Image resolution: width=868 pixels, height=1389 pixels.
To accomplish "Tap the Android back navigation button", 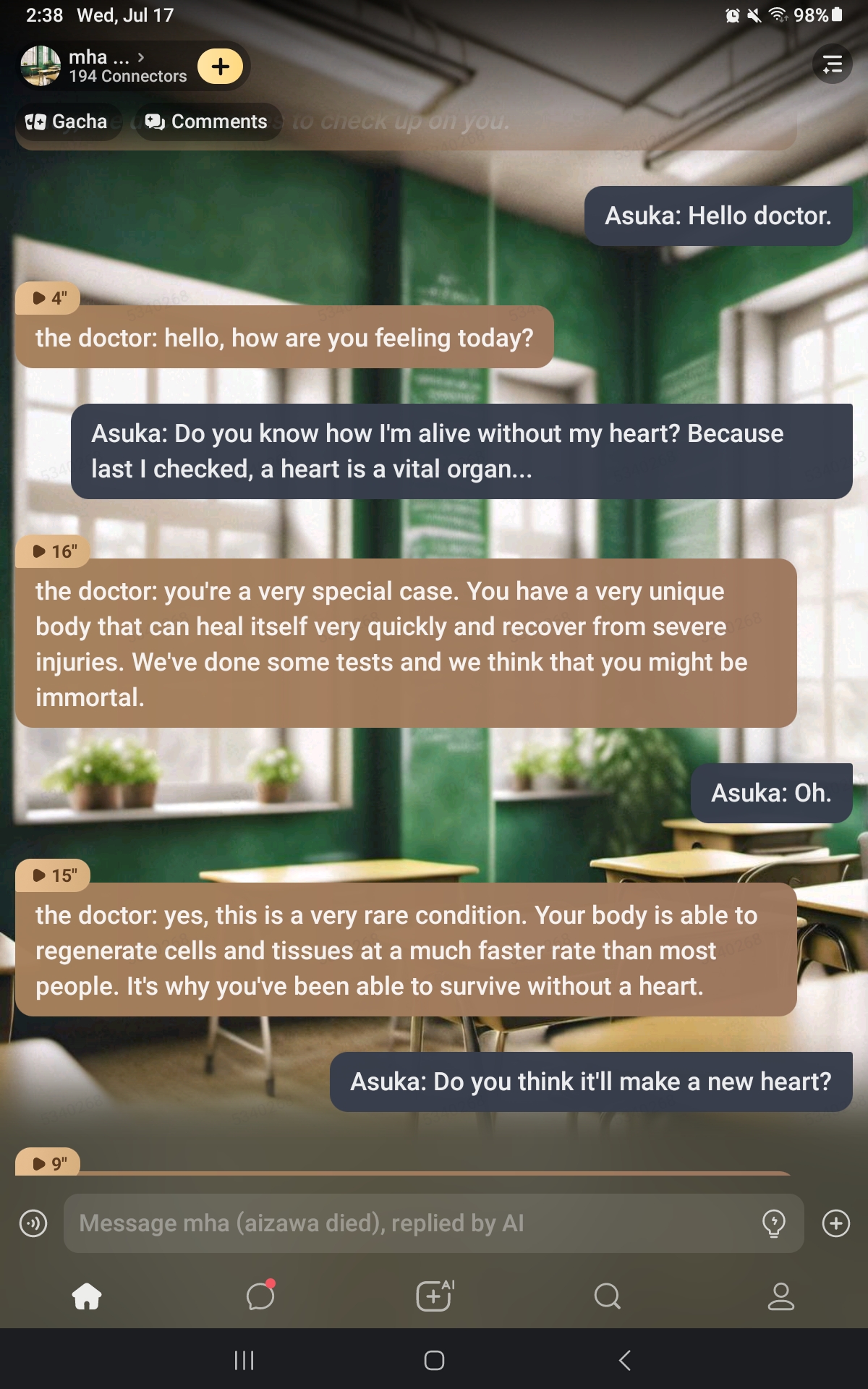I will point(625,1361).
